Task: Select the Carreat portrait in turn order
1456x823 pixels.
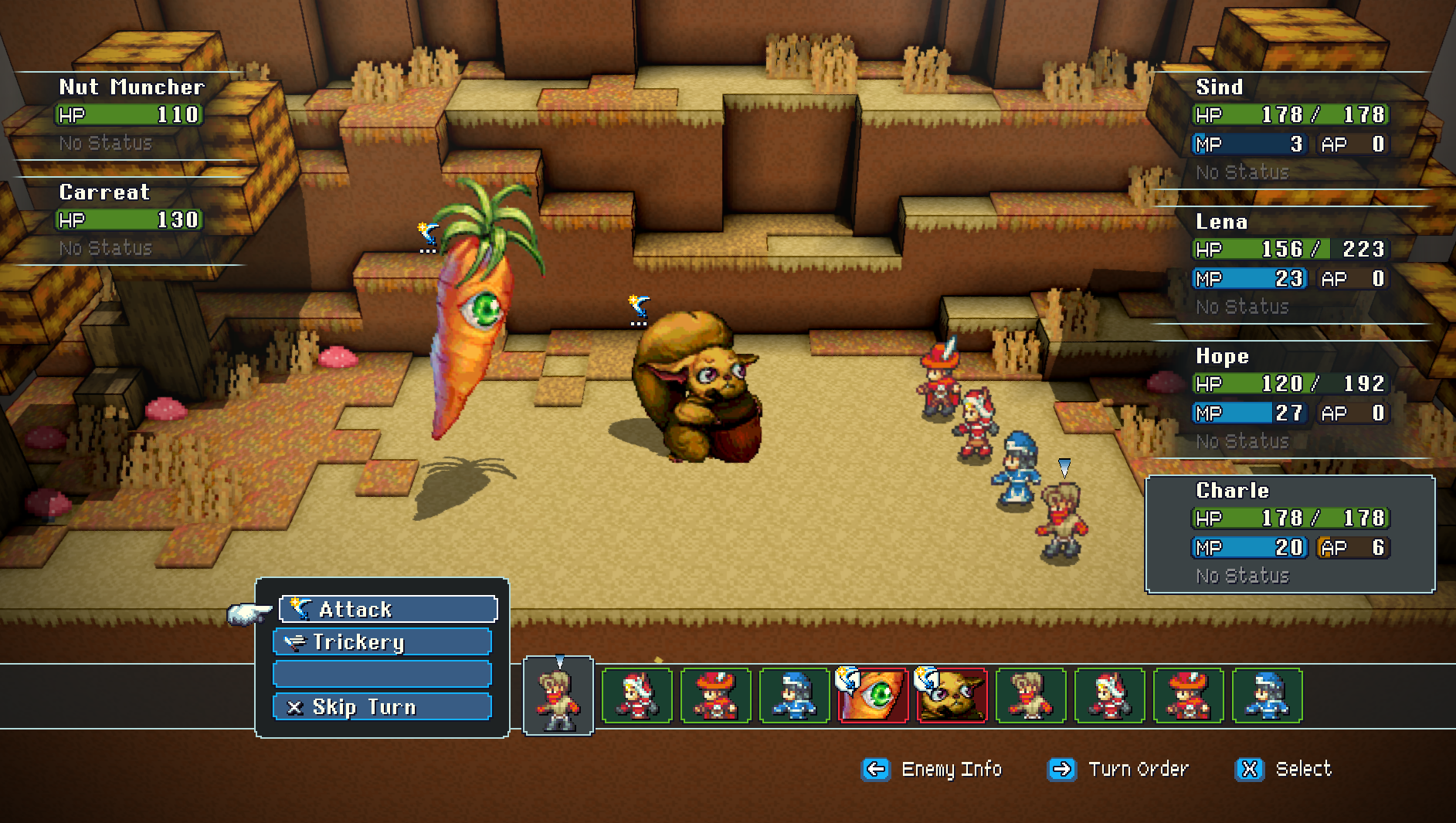Action: click(x=873, y=695)
